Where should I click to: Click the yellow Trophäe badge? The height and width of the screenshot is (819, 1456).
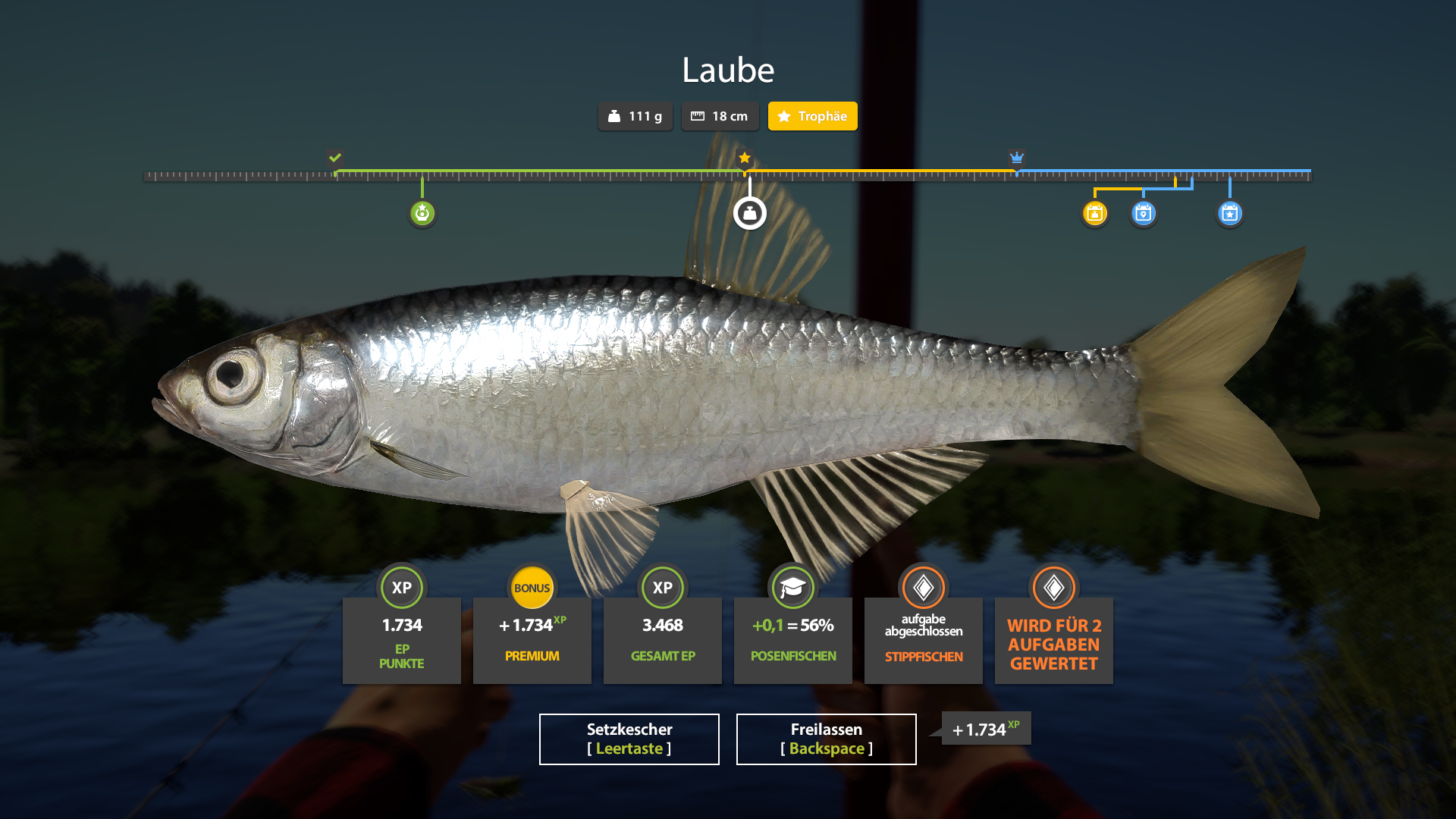click(812, 116)
